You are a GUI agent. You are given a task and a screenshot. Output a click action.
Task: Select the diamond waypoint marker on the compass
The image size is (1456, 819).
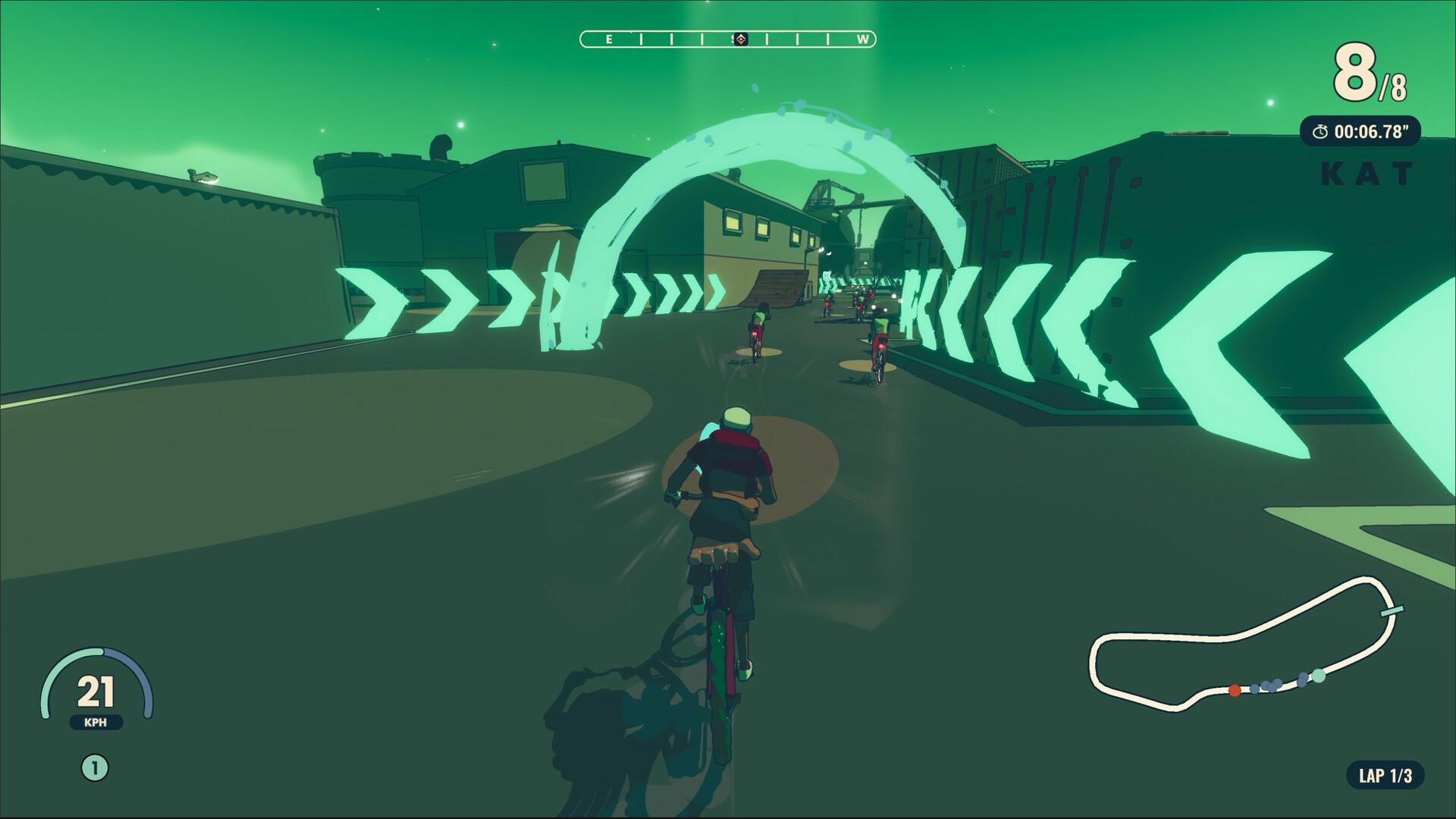pyautogui.click(x=741, y=39)
